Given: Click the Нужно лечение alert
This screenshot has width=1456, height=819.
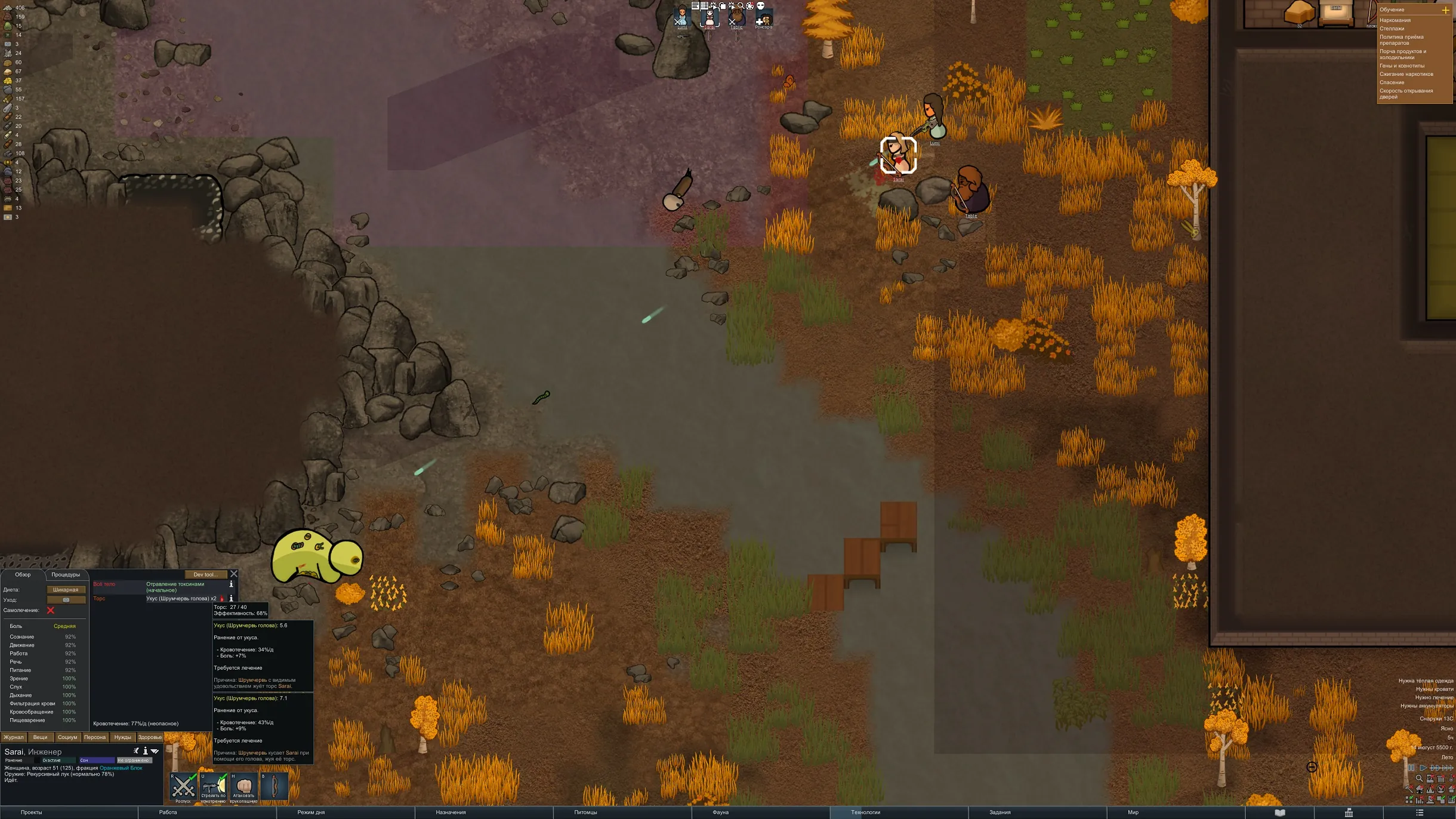Looking at the screenshot, I should [x=1434, y=697].
